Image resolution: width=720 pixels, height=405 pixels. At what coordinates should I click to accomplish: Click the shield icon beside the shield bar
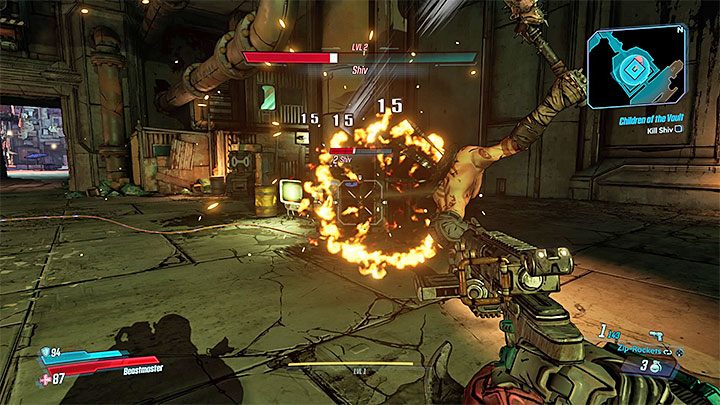point(43,351)
